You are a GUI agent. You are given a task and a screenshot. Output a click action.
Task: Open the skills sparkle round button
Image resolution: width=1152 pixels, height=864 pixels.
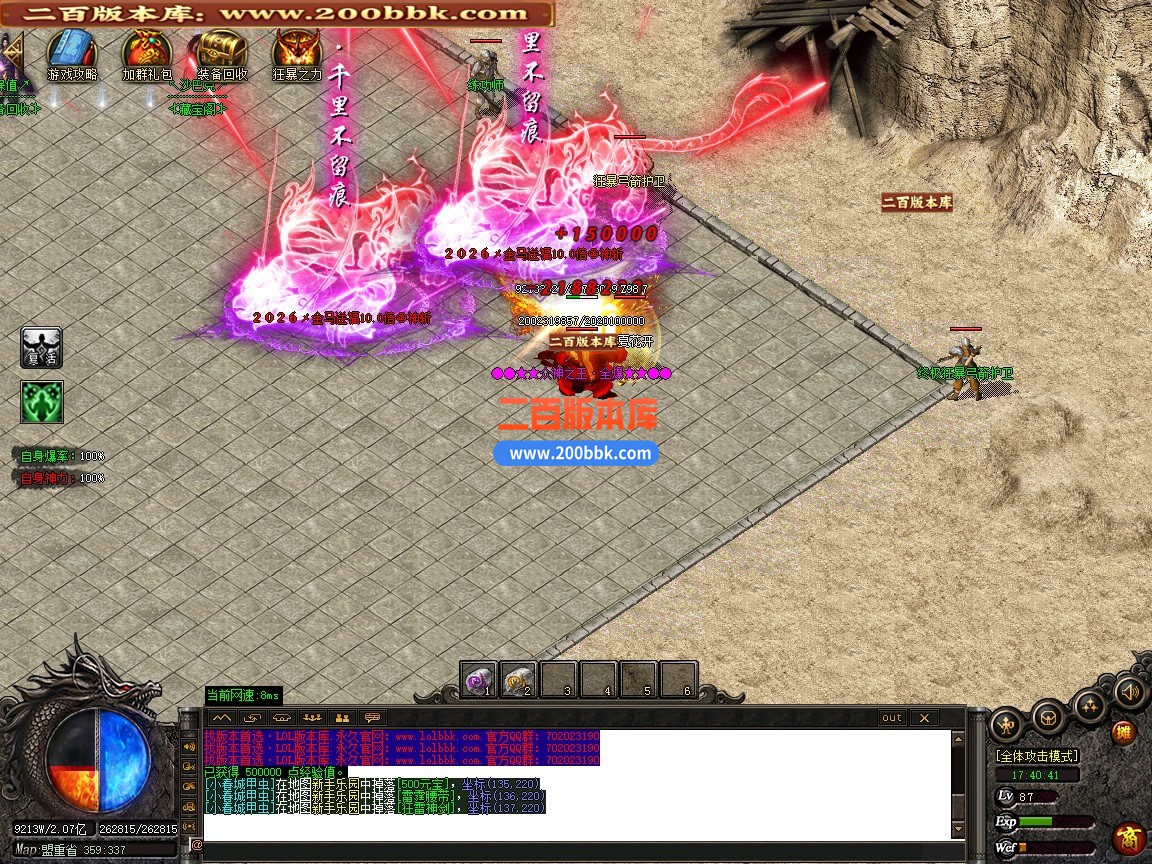[1089, 706]
